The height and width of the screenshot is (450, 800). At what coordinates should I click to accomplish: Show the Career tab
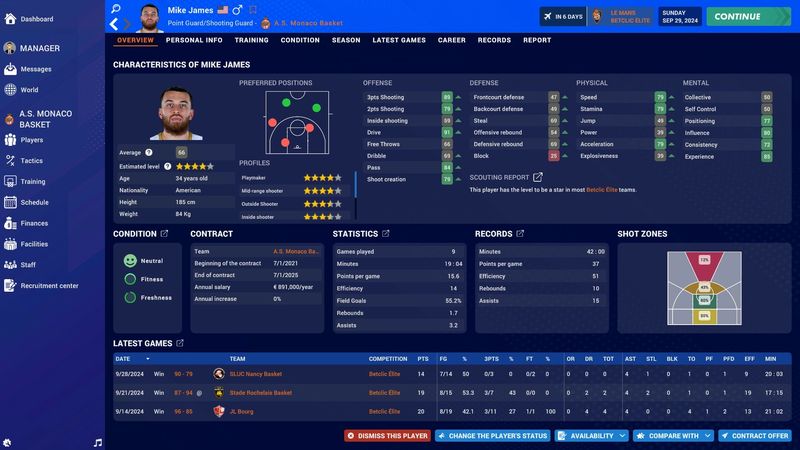point(451,40)
